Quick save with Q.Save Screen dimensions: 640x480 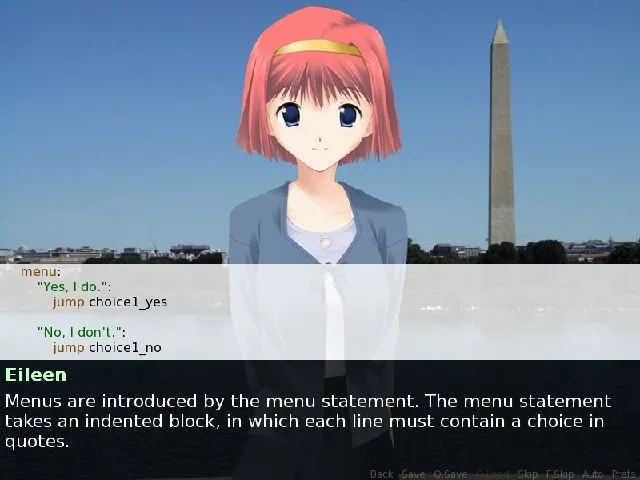click(x=450, y=473)
